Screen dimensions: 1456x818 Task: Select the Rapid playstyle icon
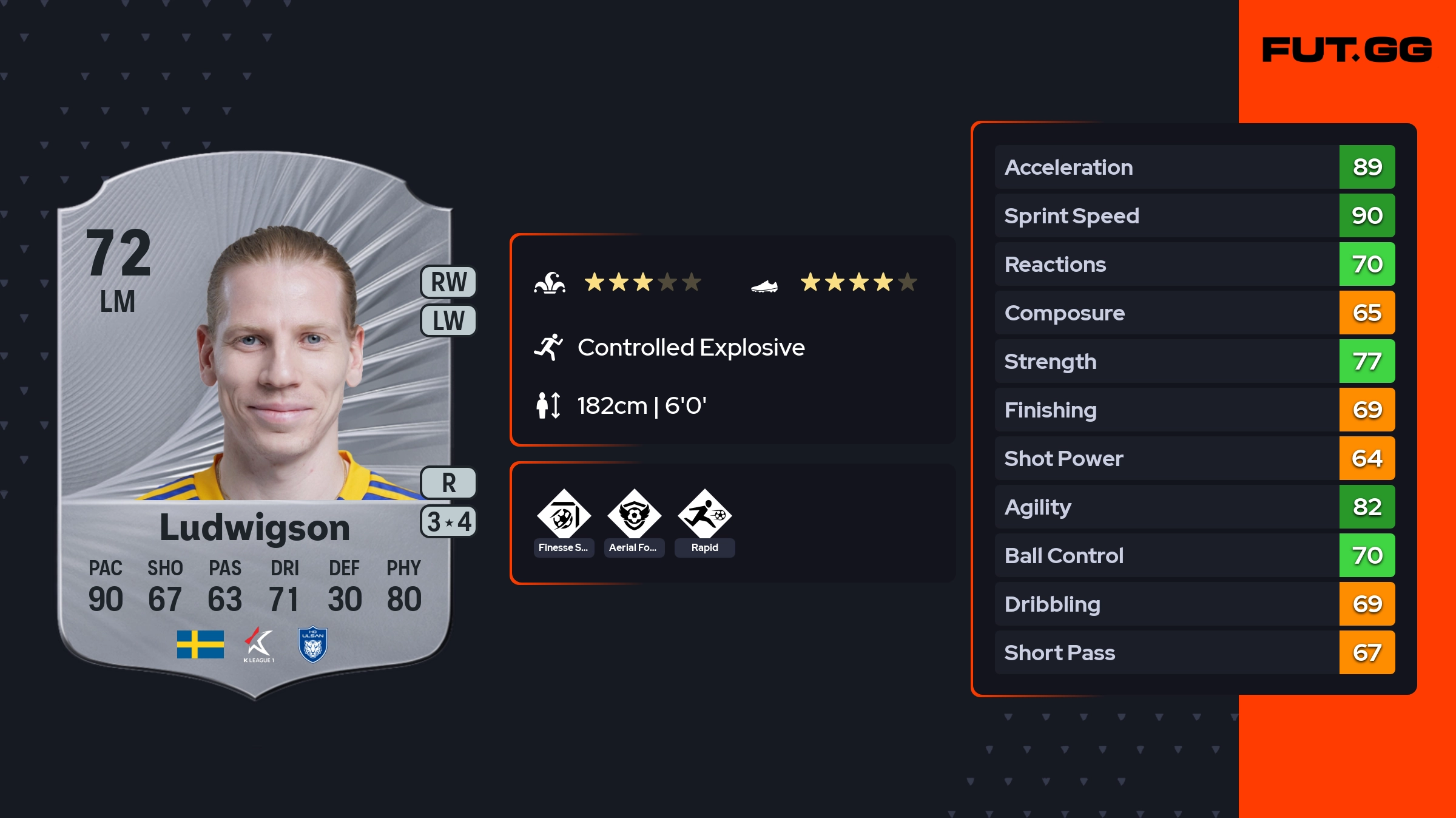(704, 516)
